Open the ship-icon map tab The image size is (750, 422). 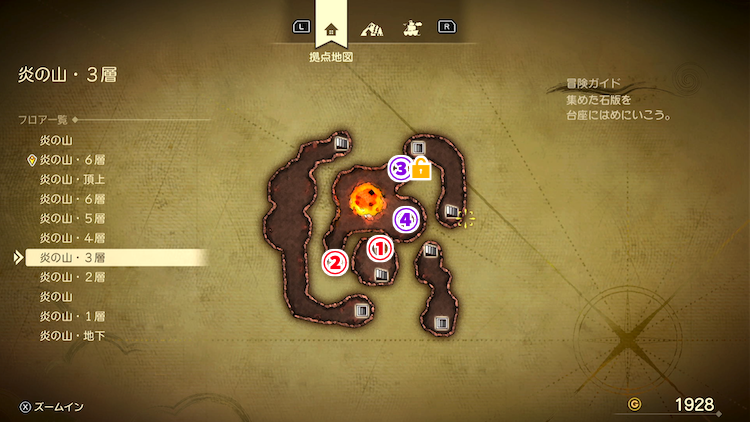410,28
